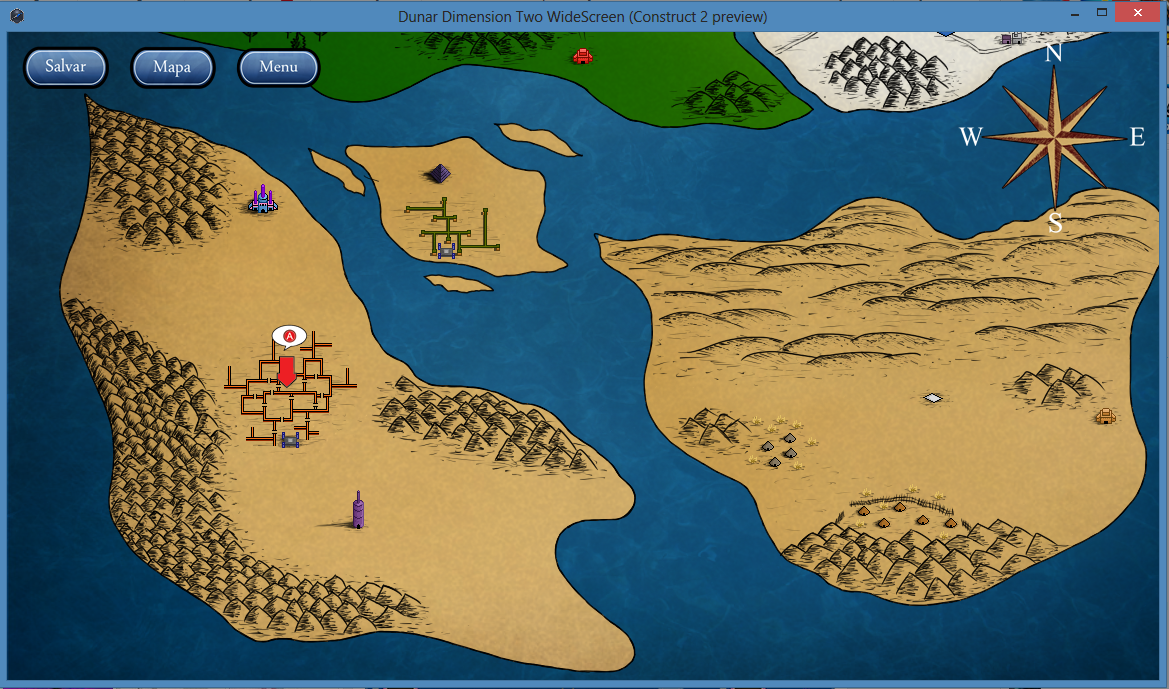The width and height of the screenshot is (1169, 689).
Task: Select the purple tower map location
Action: 358,510
